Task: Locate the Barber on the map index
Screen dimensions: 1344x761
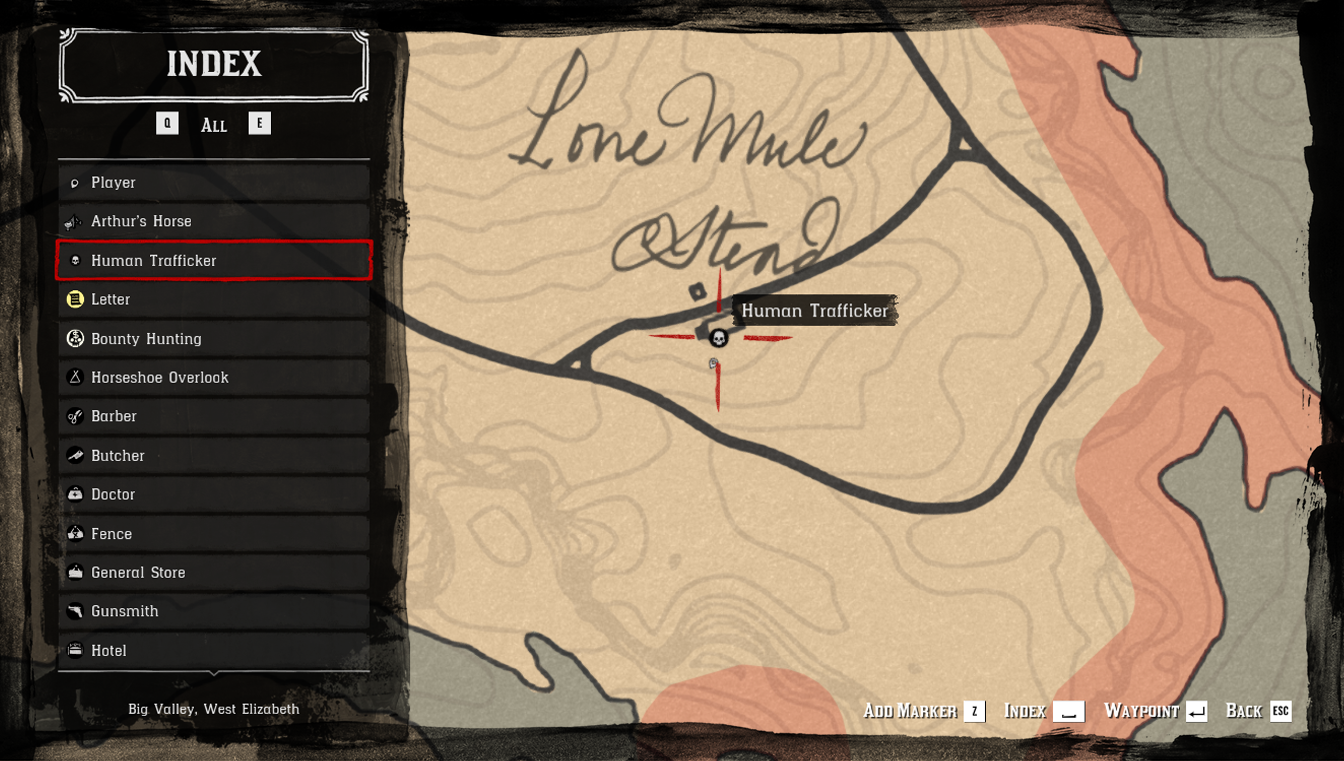Action: (213, 416)
